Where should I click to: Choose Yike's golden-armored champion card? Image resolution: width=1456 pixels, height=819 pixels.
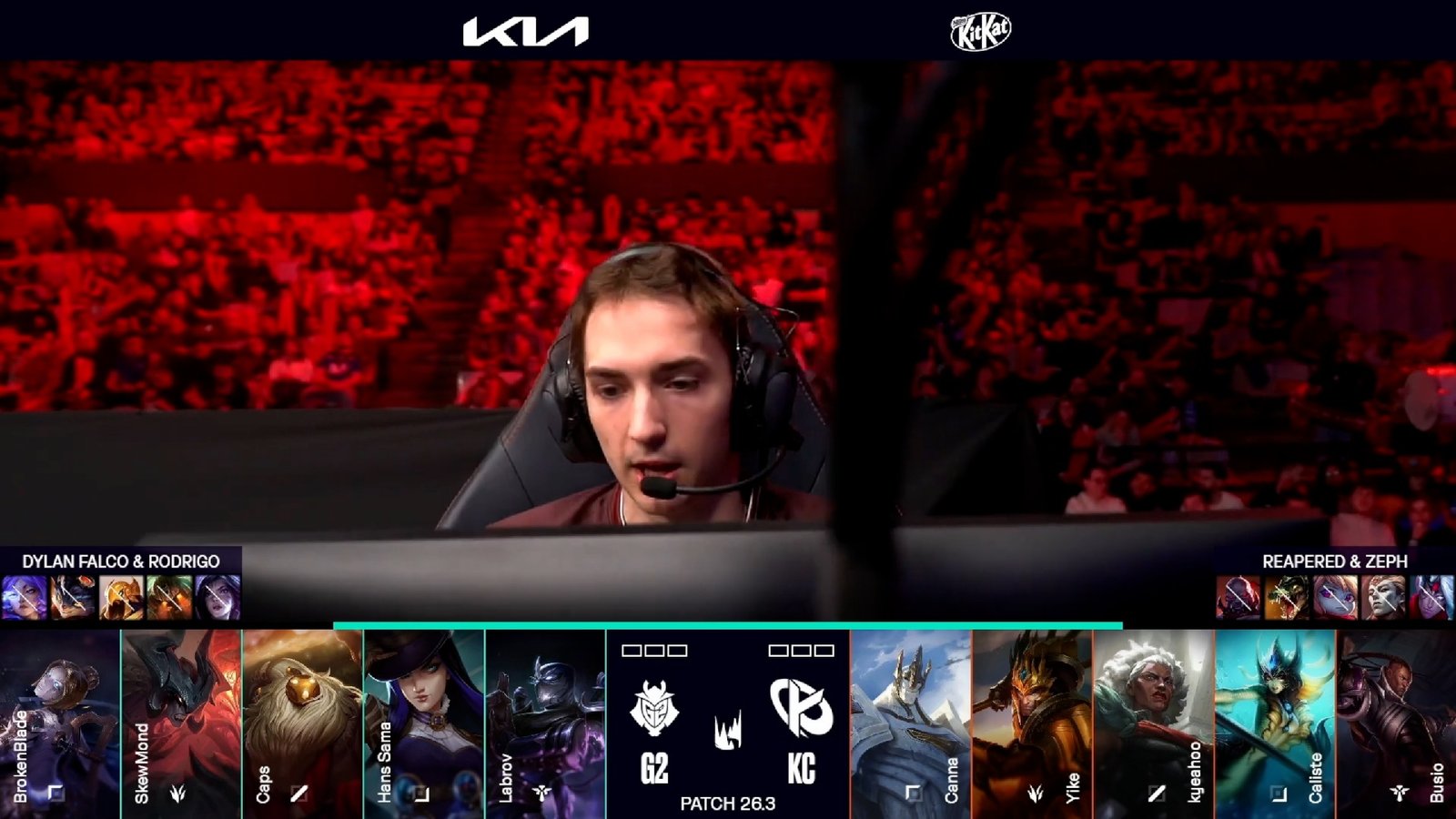click(x=1032, y=723)
